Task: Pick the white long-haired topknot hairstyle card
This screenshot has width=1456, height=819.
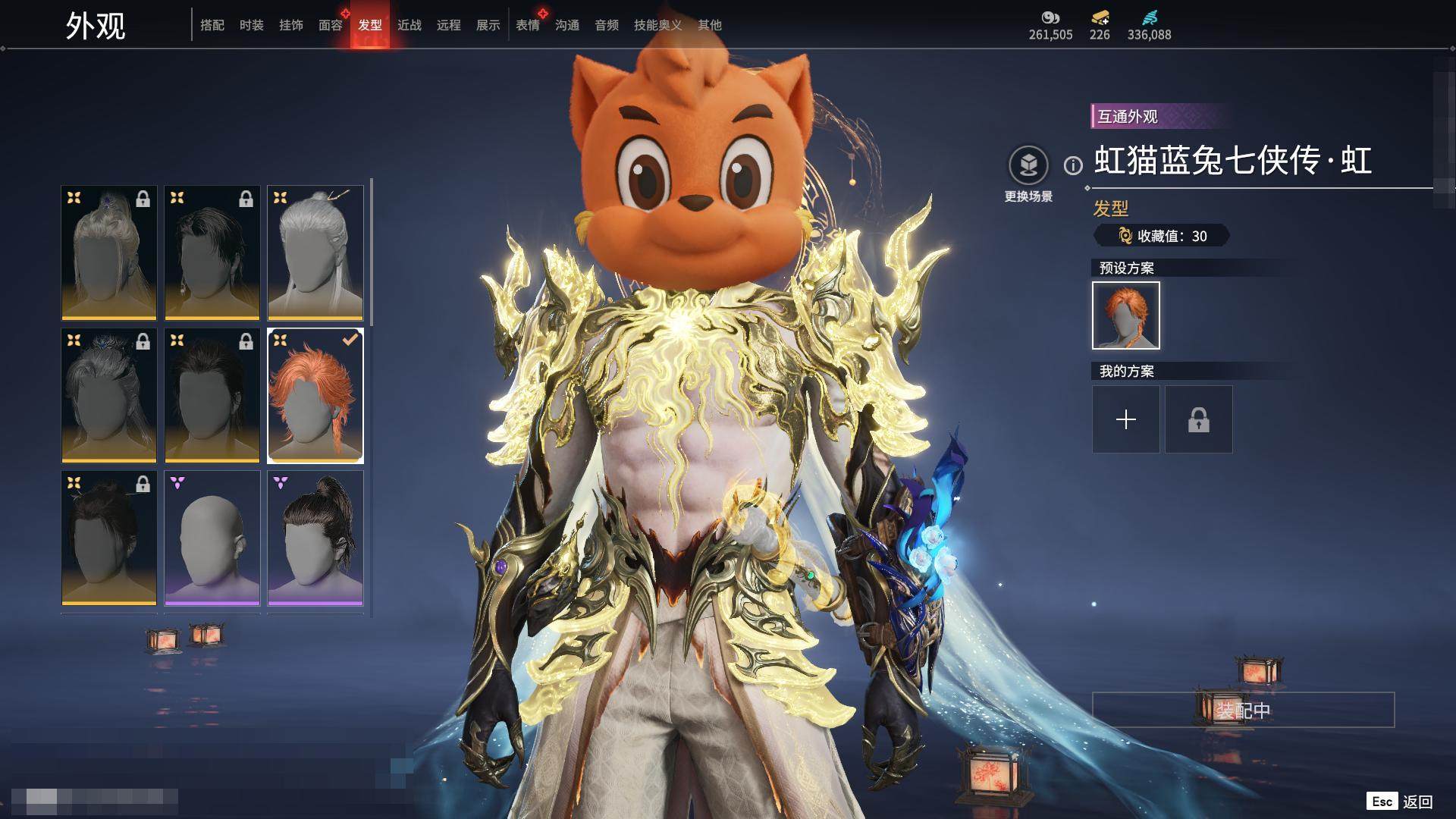Action: (x=315, y=253)
